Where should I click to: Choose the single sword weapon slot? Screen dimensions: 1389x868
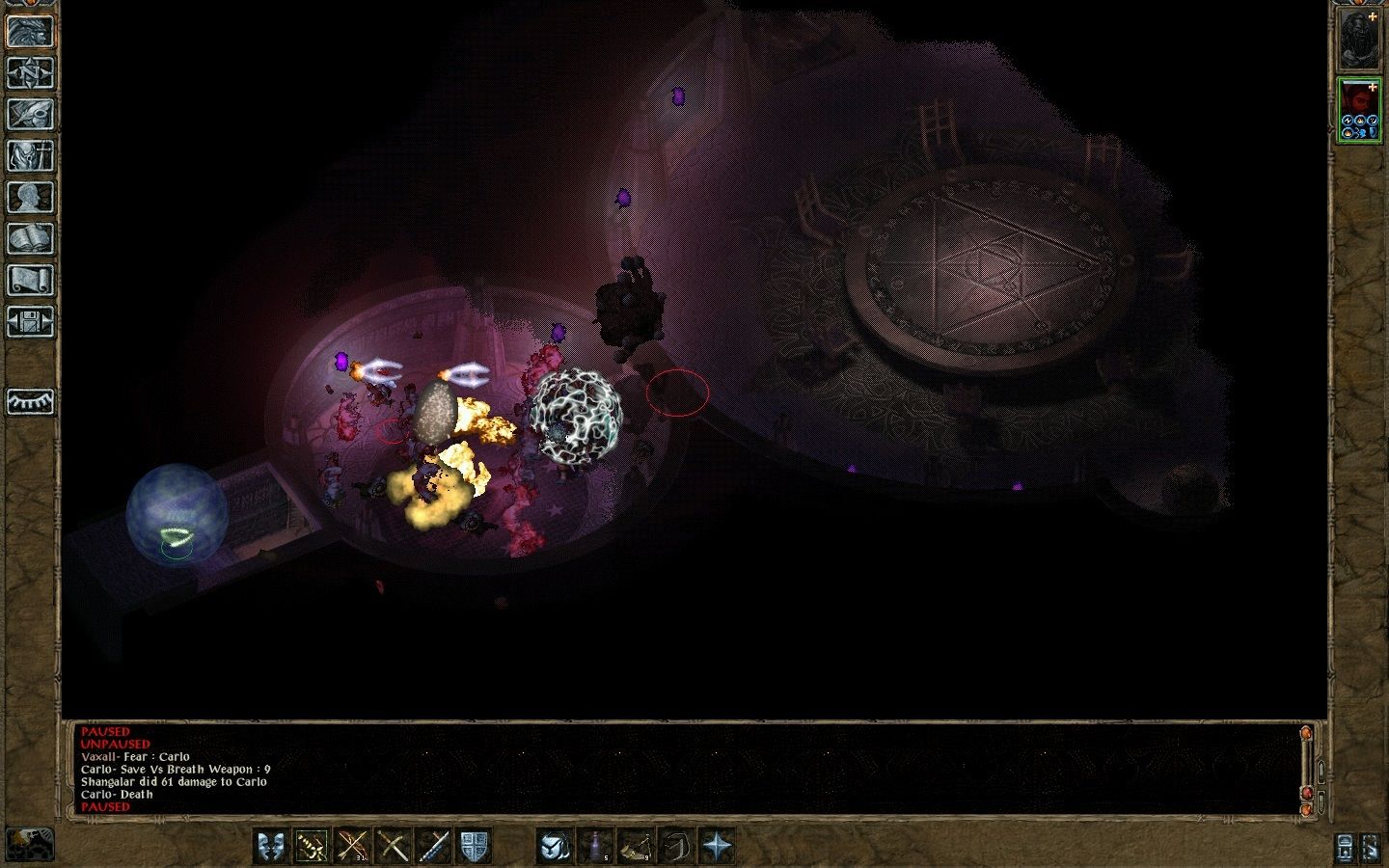point(432,846)
